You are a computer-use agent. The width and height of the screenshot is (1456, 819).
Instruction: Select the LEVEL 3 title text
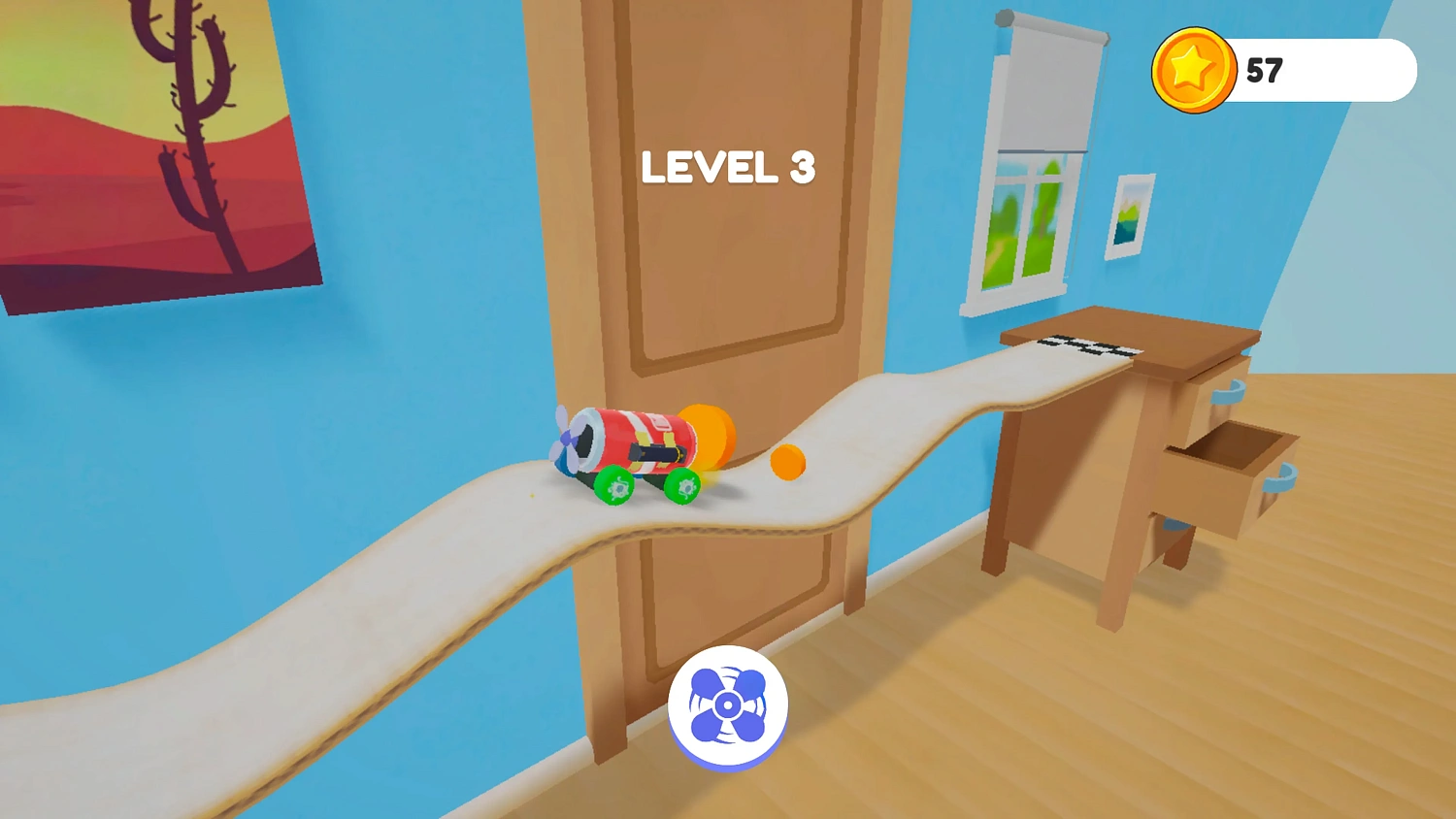click(728, 168)
